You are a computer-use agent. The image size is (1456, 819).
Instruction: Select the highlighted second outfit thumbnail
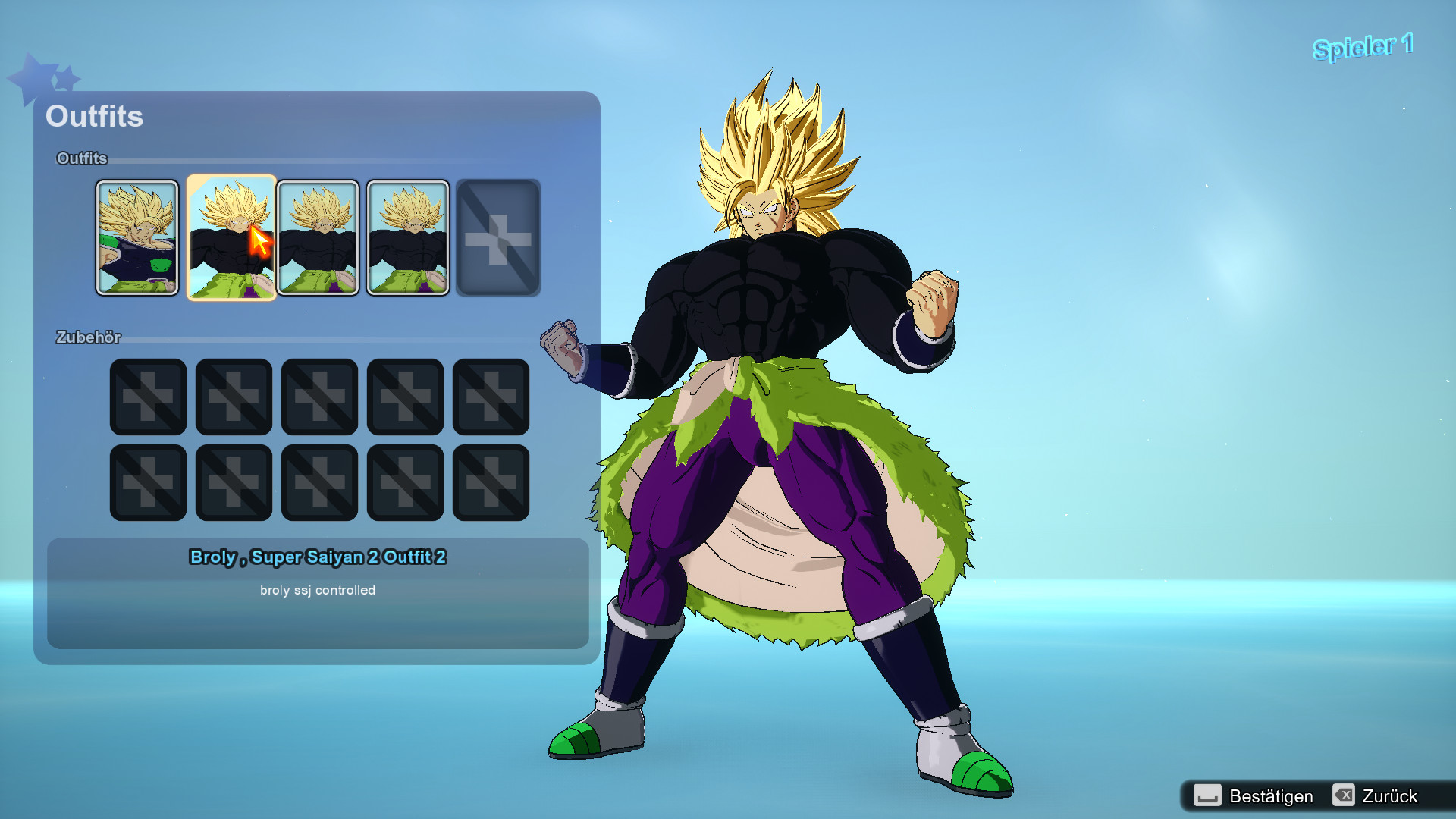[231, 237]
